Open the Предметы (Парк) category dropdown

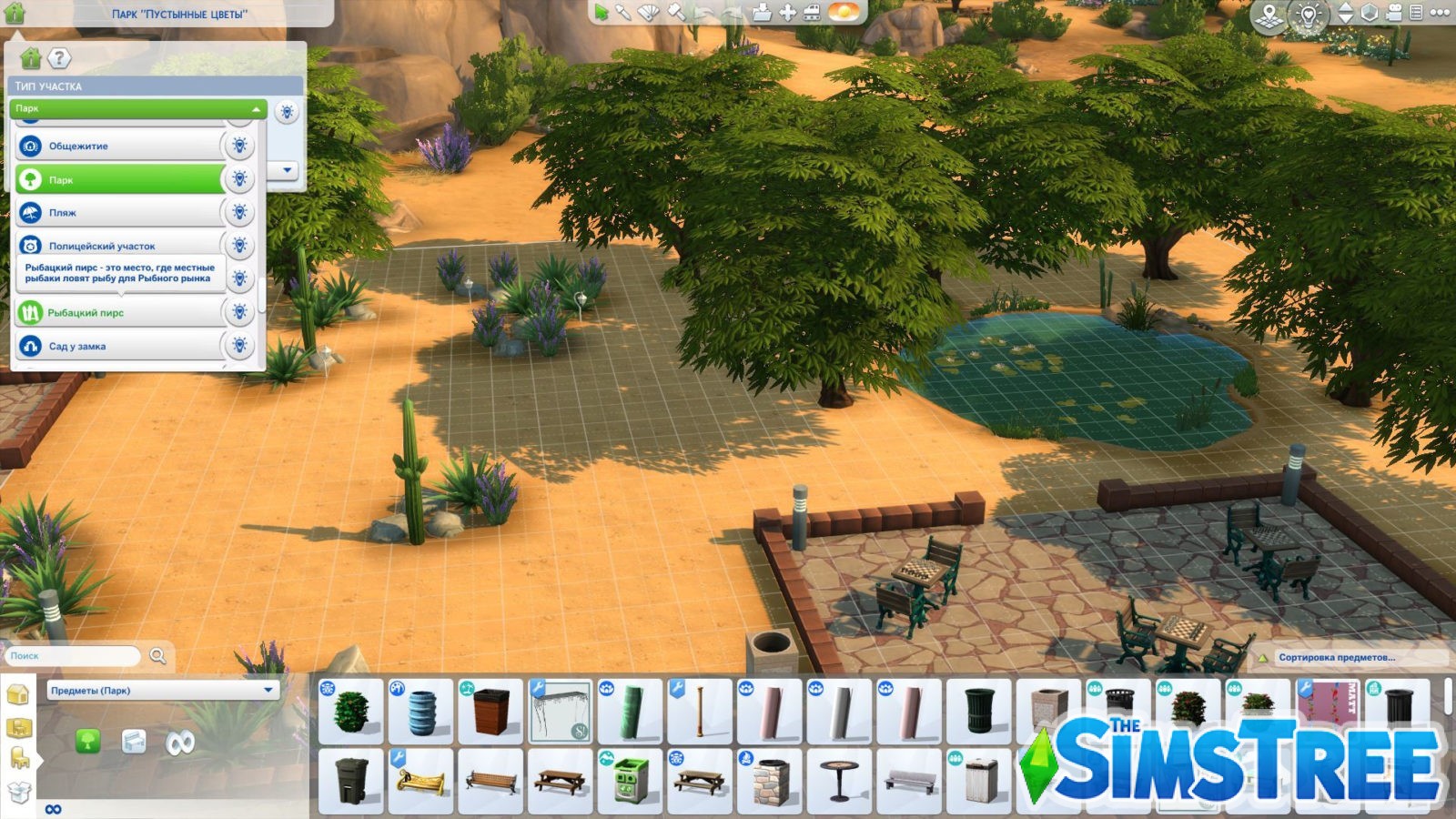(x=162, y=690)
